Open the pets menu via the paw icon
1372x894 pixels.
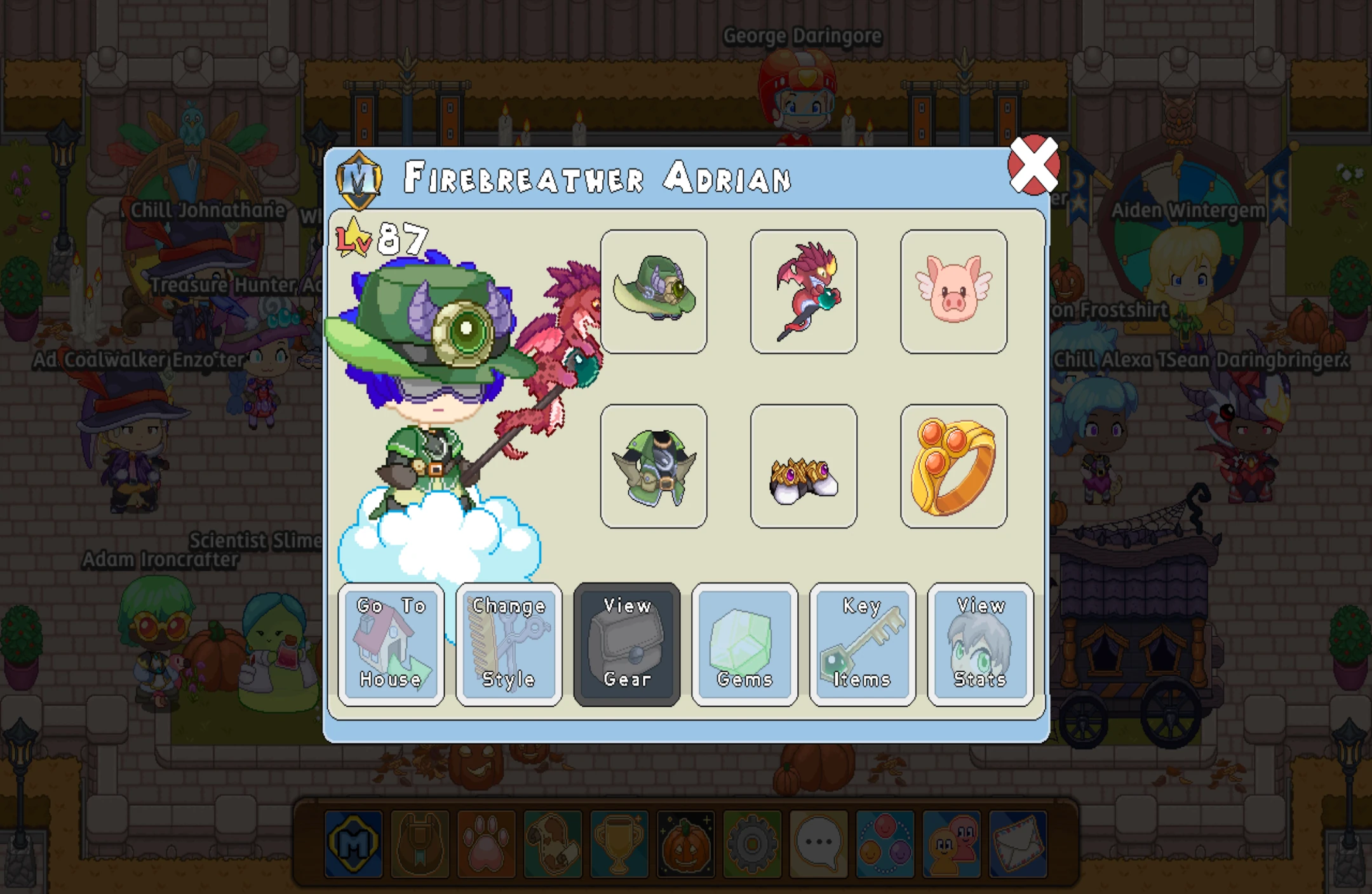pos(486,844)
